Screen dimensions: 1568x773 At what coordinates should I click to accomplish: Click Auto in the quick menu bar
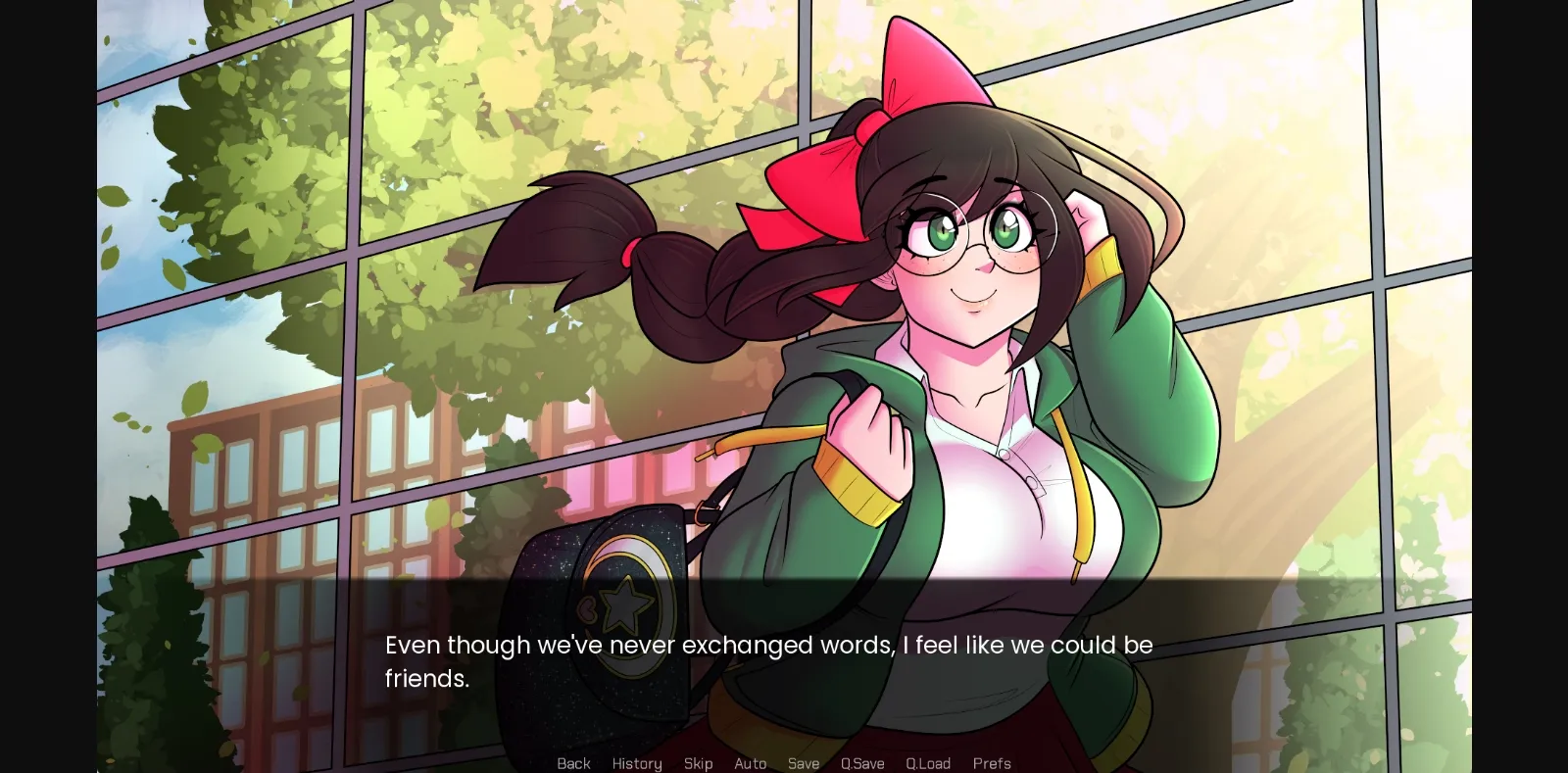pos(751,763)
